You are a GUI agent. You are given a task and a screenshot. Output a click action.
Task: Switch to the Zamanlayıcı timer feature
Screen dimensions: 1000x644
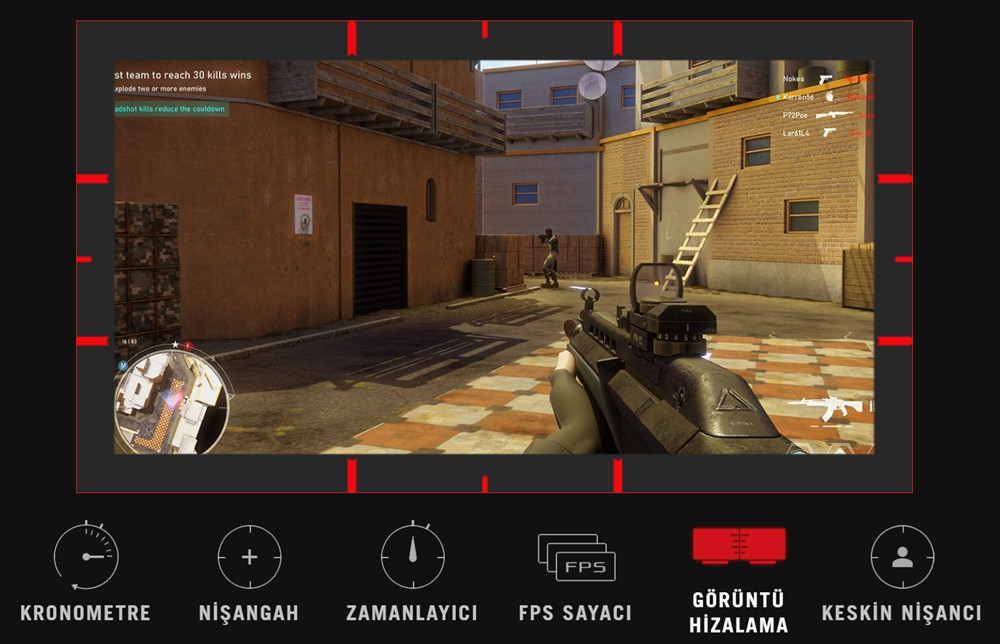(x=412, y=557)
